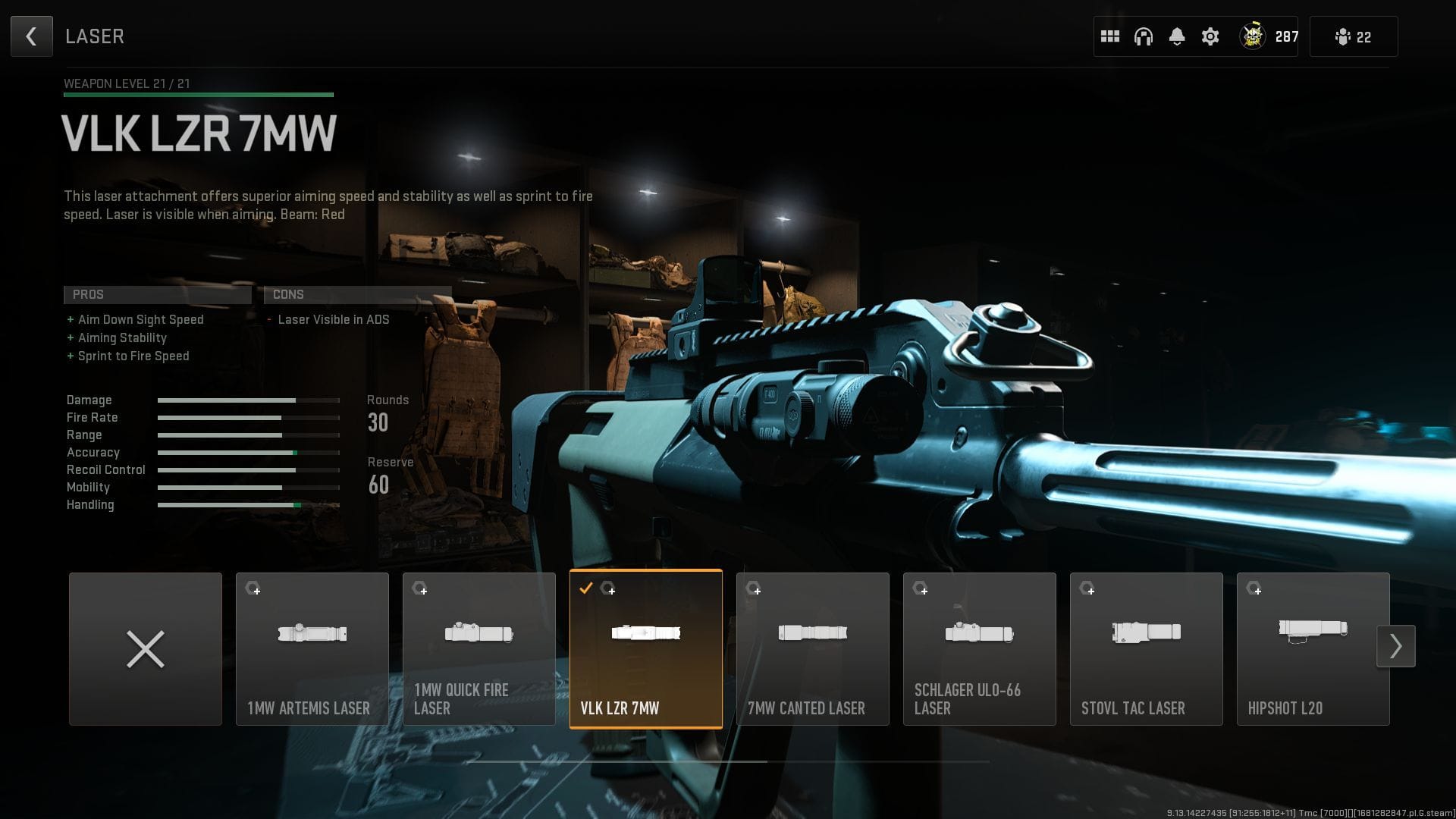
Task: Open voice channel with the headset icon
Action: (1144, 36)
